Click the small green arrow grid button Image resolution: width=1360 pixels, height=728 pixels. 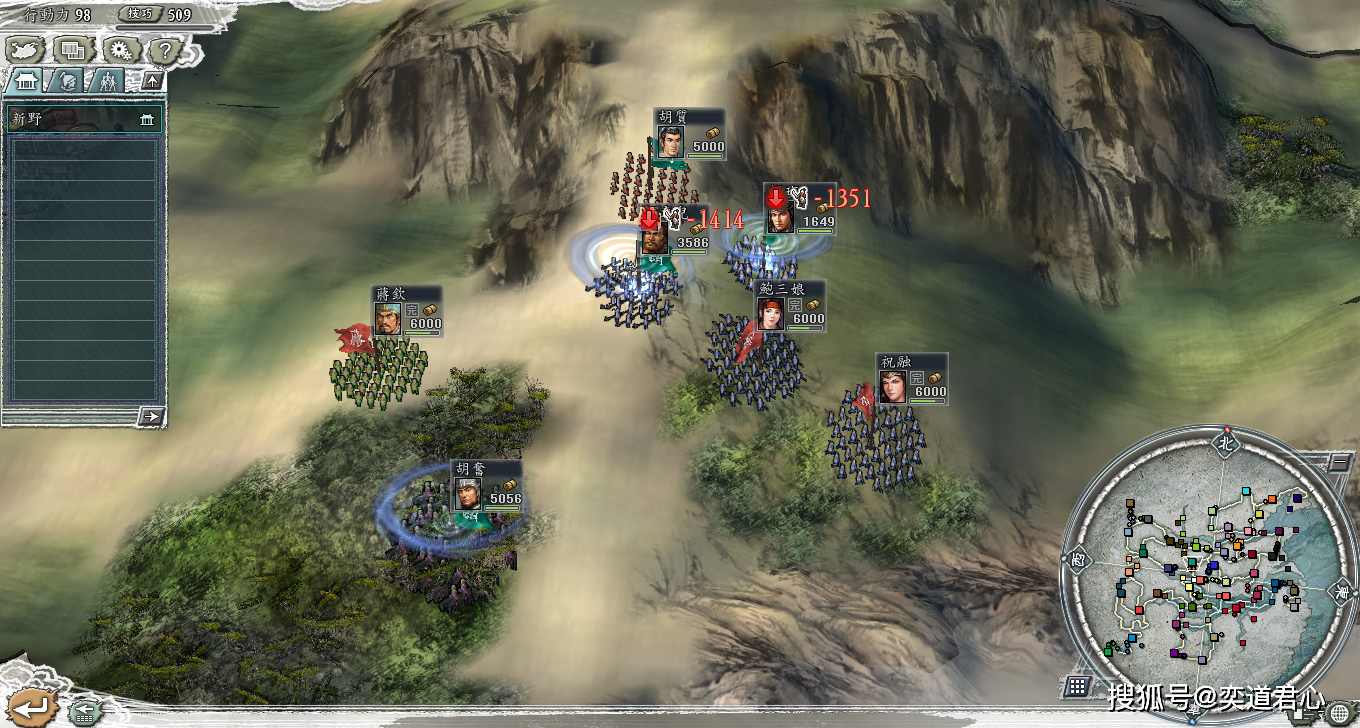pos(85,712)
